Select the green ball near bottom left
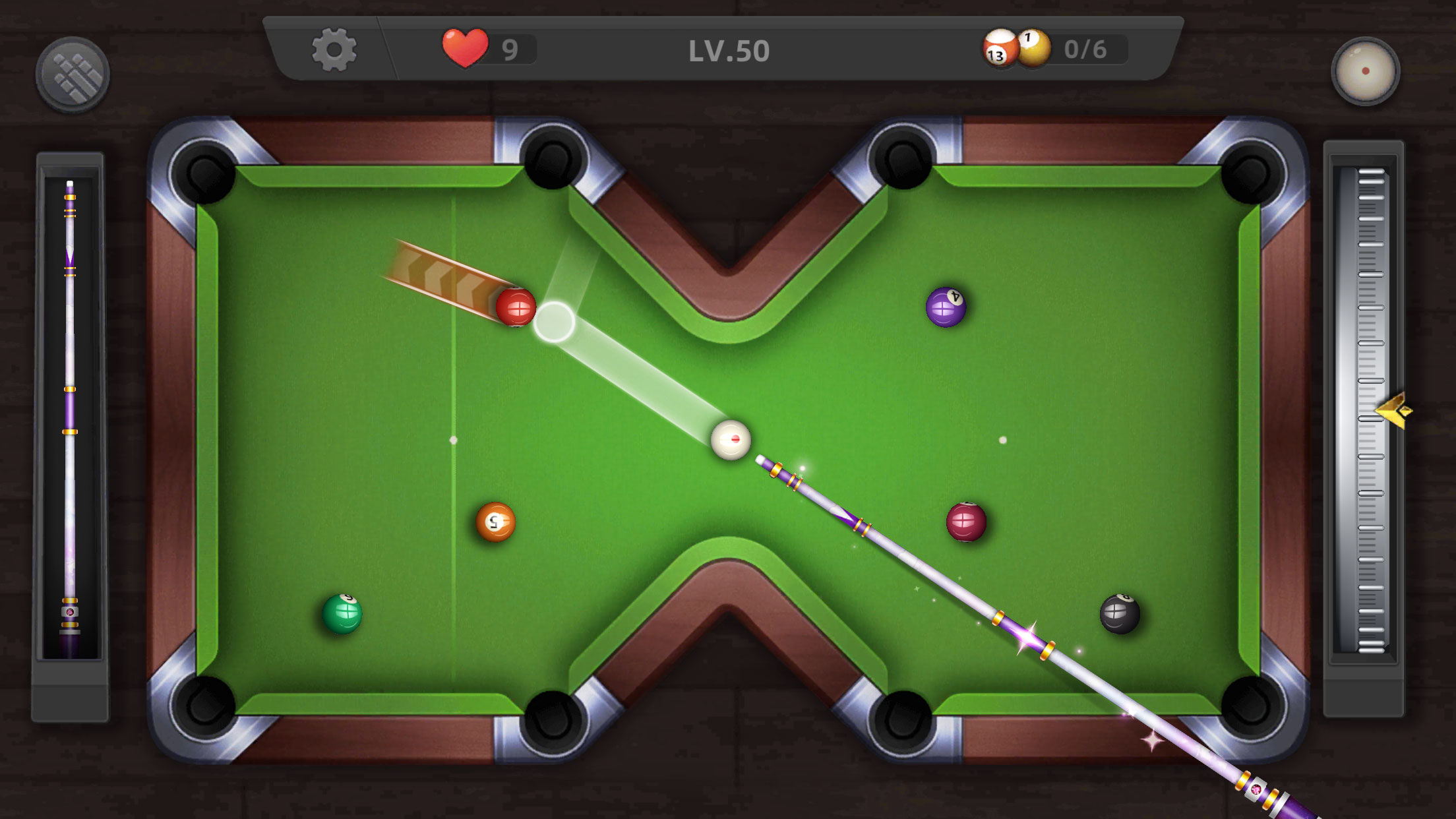Viewport: 1456px width, 819px height. pos(344,615)
